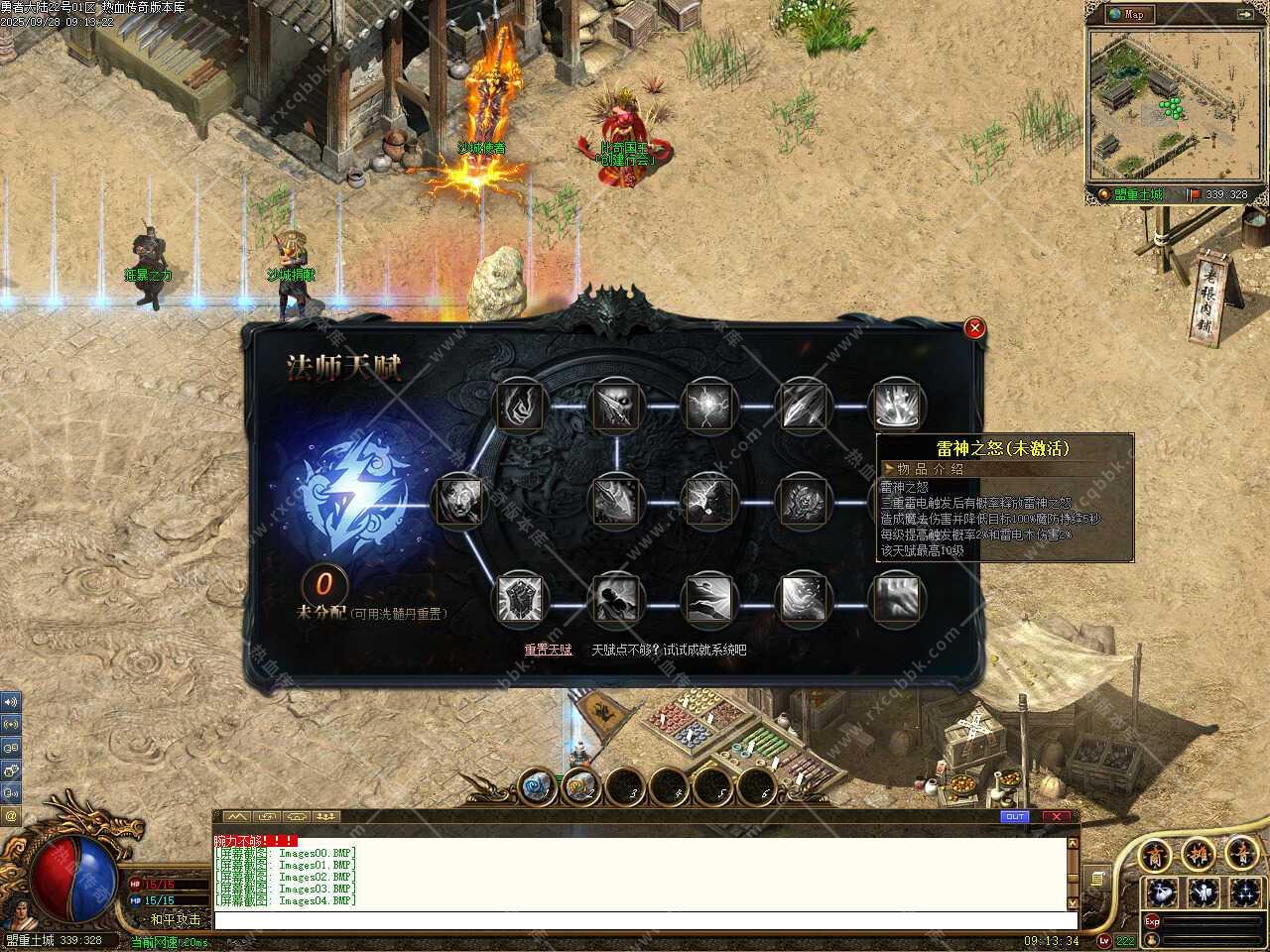Pick the swirling flame talent node

(519, 406)
